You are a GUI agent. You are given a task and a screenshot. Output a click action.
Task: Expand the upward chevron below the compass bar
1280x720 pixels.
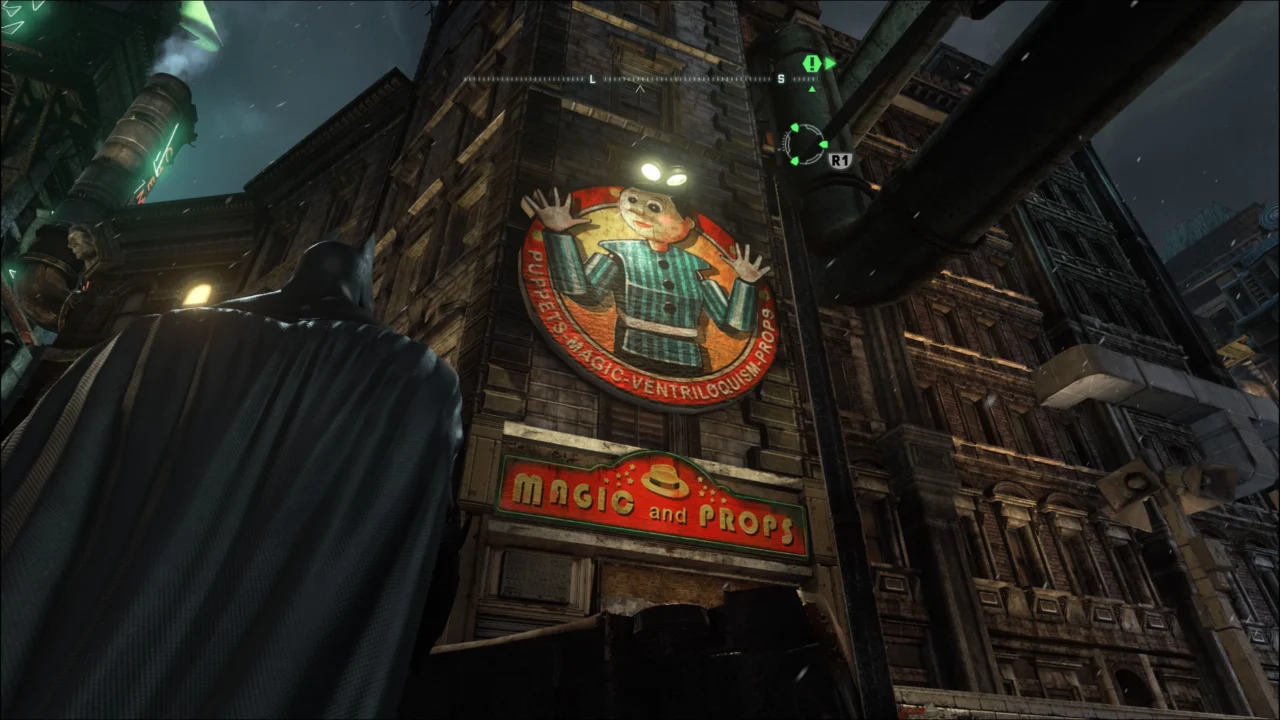640,90
